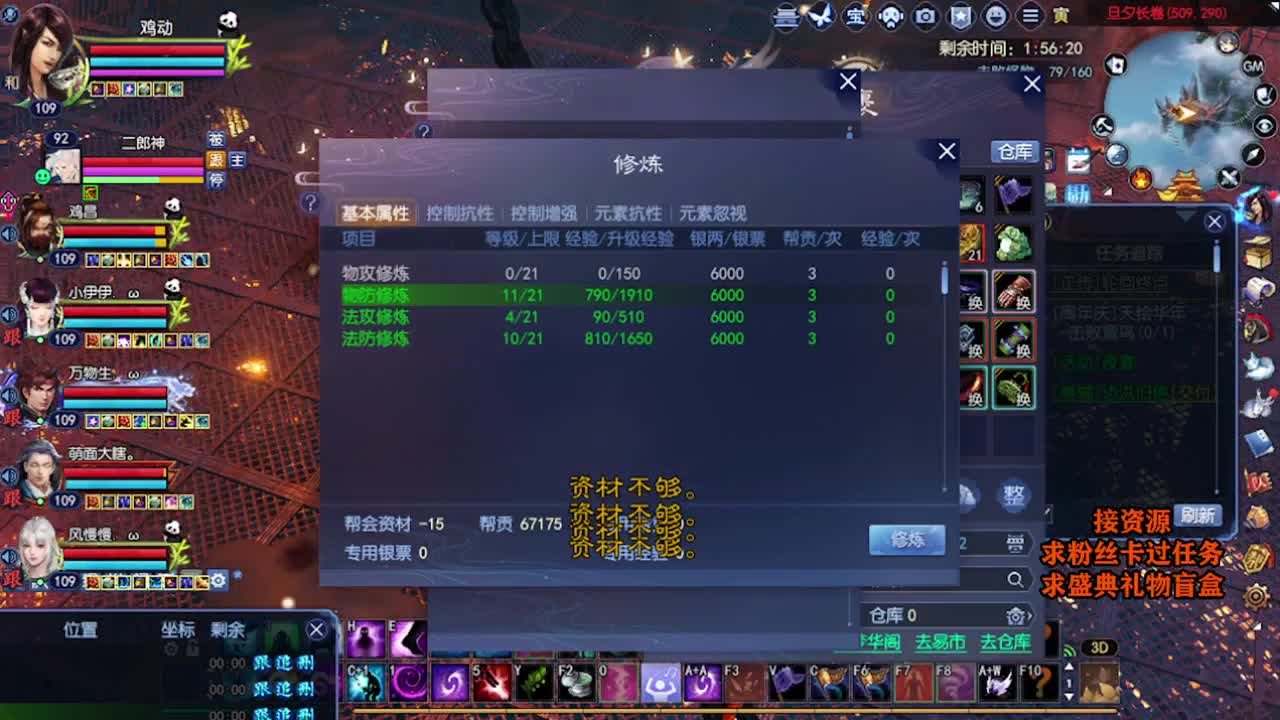Toggle the 3D view button near the hotbar
The width and height of the screenshot is (1280, 720).
pos(1101,646)
